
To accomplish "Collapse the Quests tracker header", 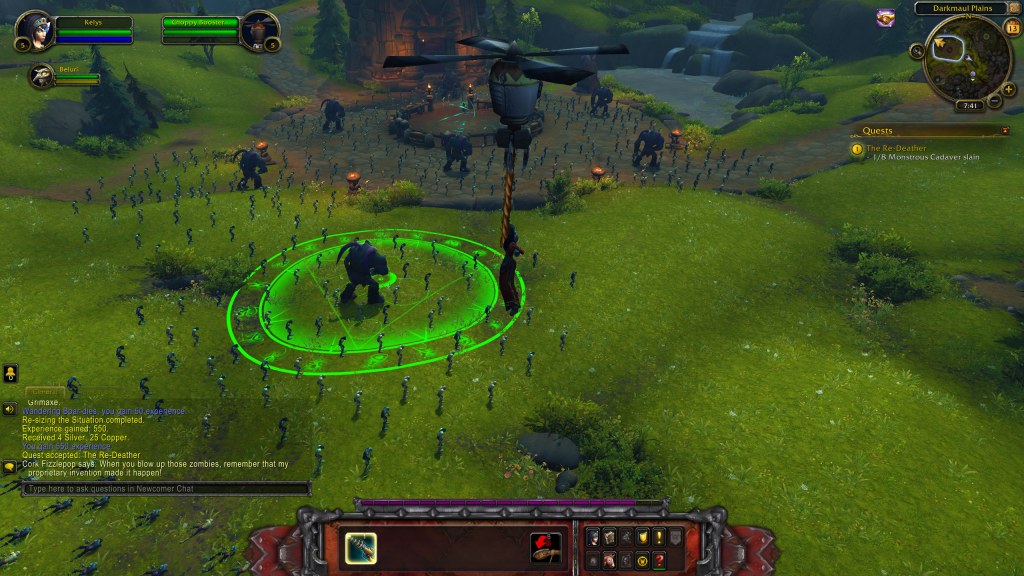I will pos(1005,130).
